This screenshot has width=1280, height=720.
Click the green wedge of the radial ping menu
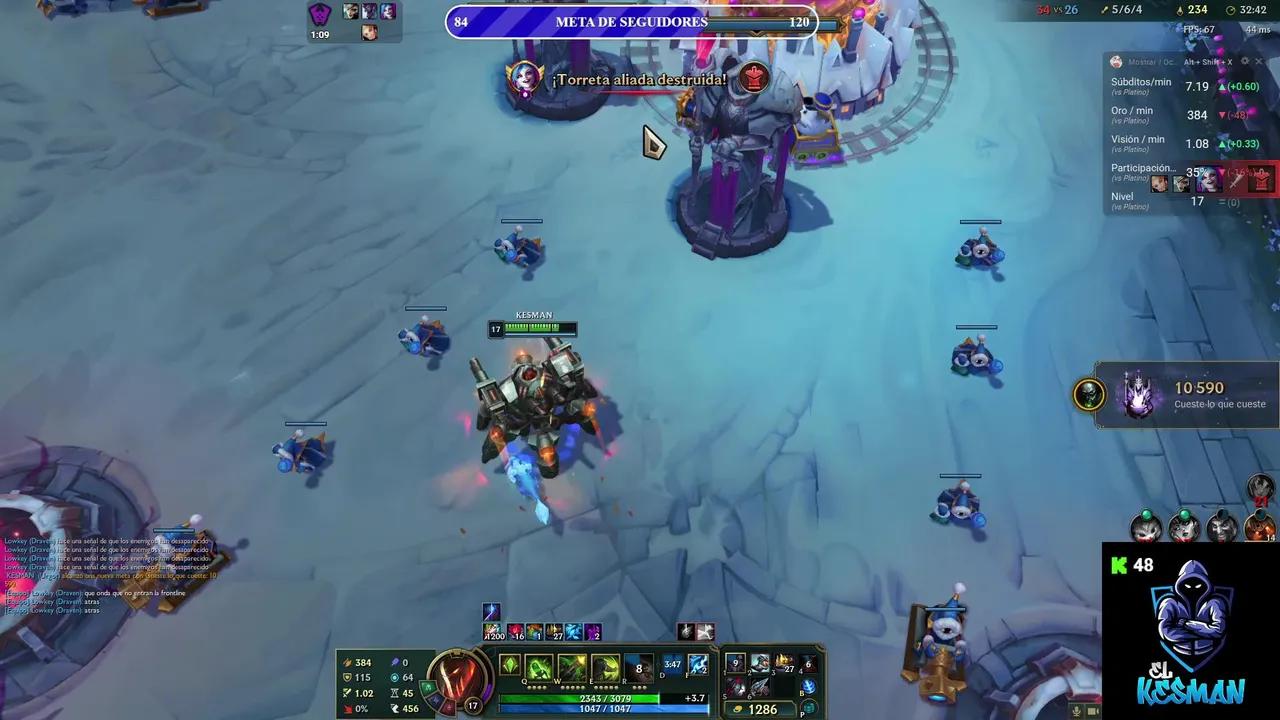coord(428,686)
